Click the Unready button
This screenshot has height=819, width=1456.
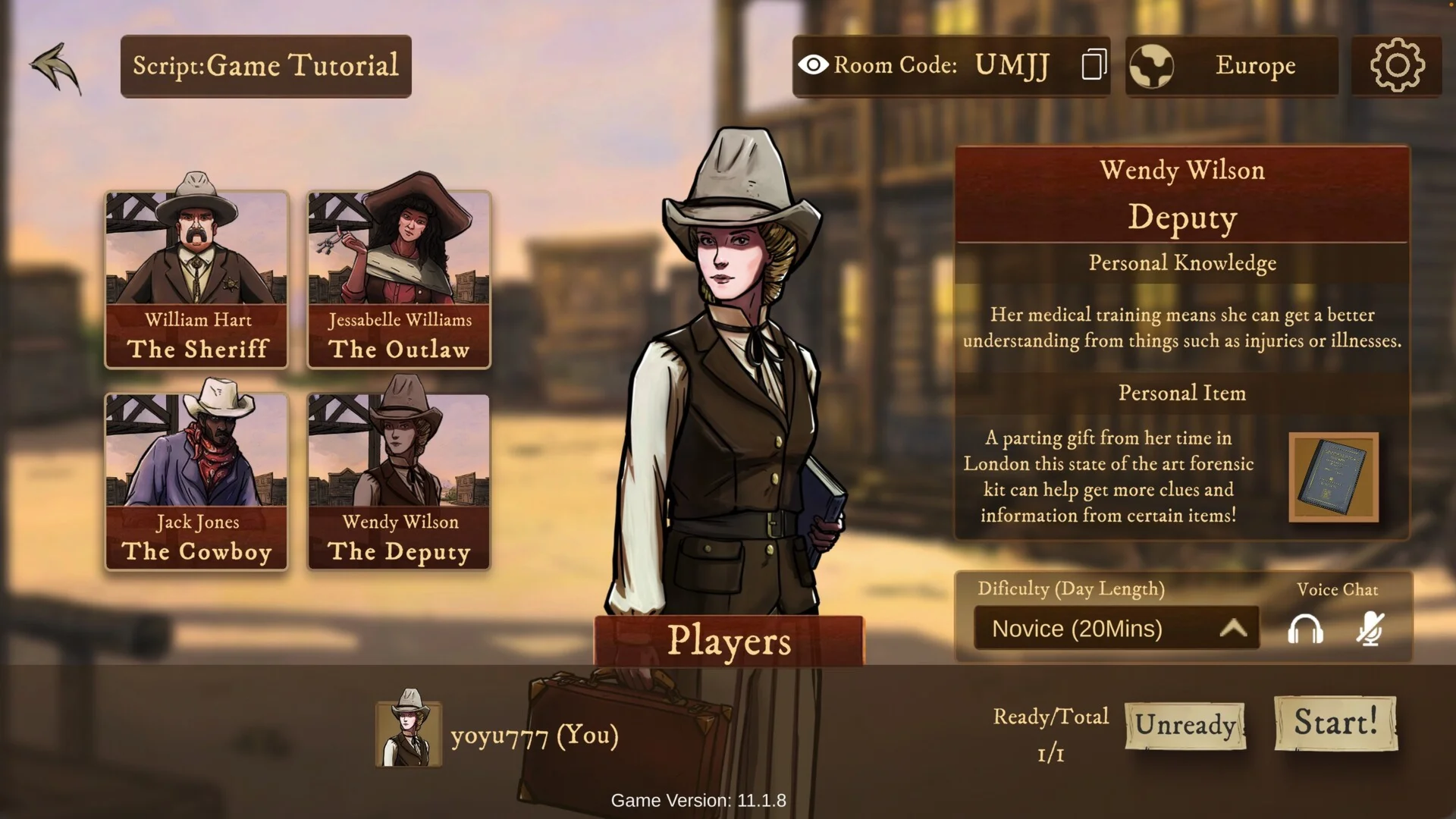pyautogui.click(x=1185, y=725)
